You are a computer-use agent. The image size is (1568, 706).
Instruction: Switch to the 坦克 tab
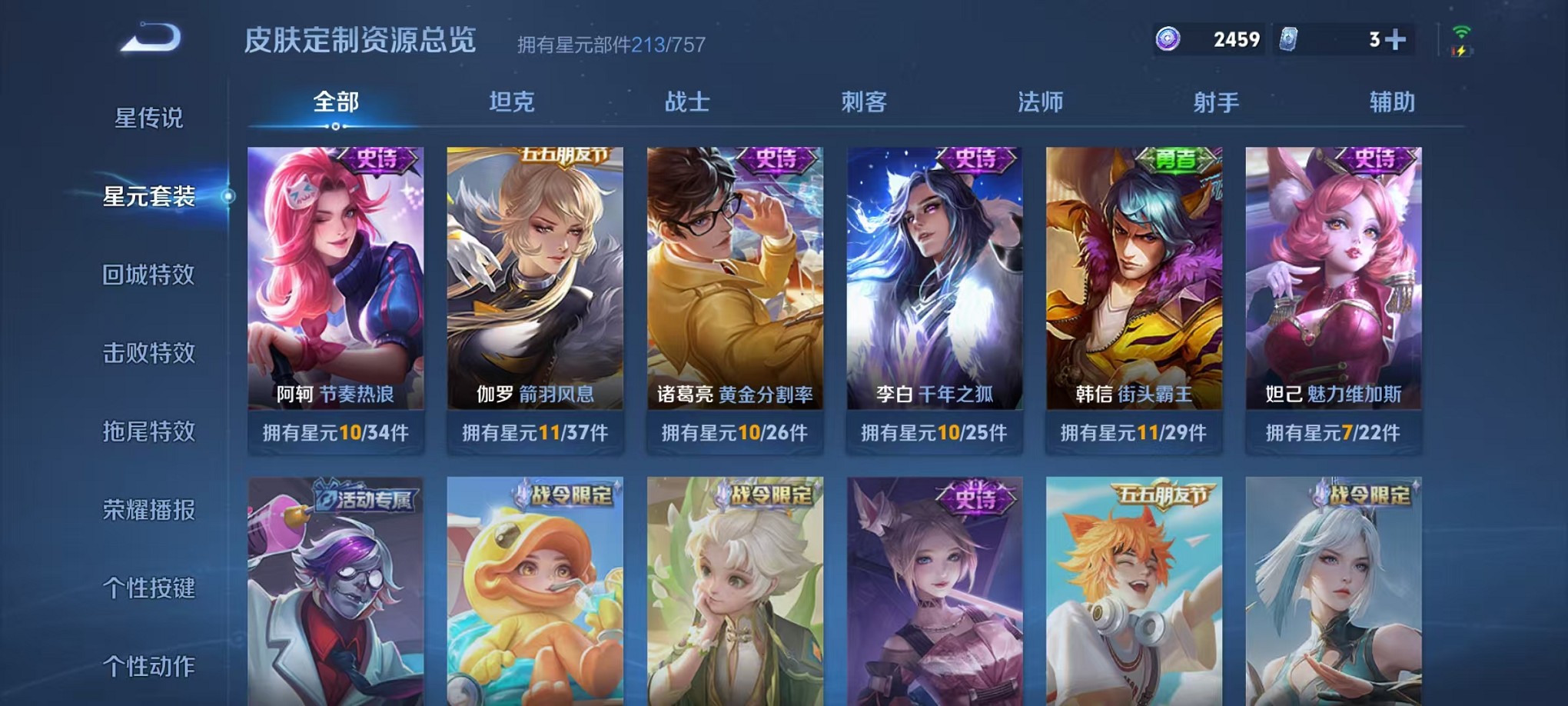(509, 101)
